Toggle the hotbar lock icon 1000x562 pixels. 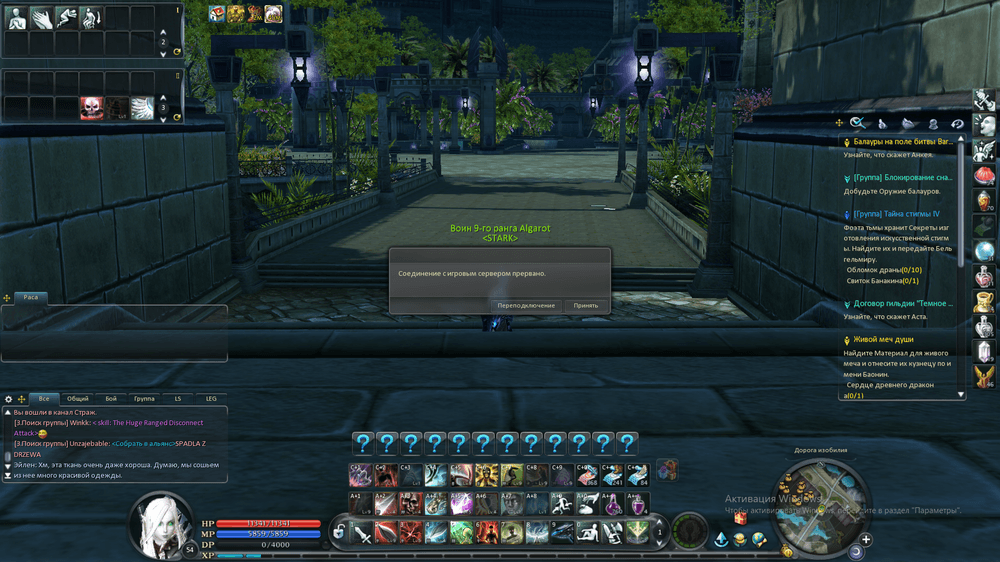339,532
